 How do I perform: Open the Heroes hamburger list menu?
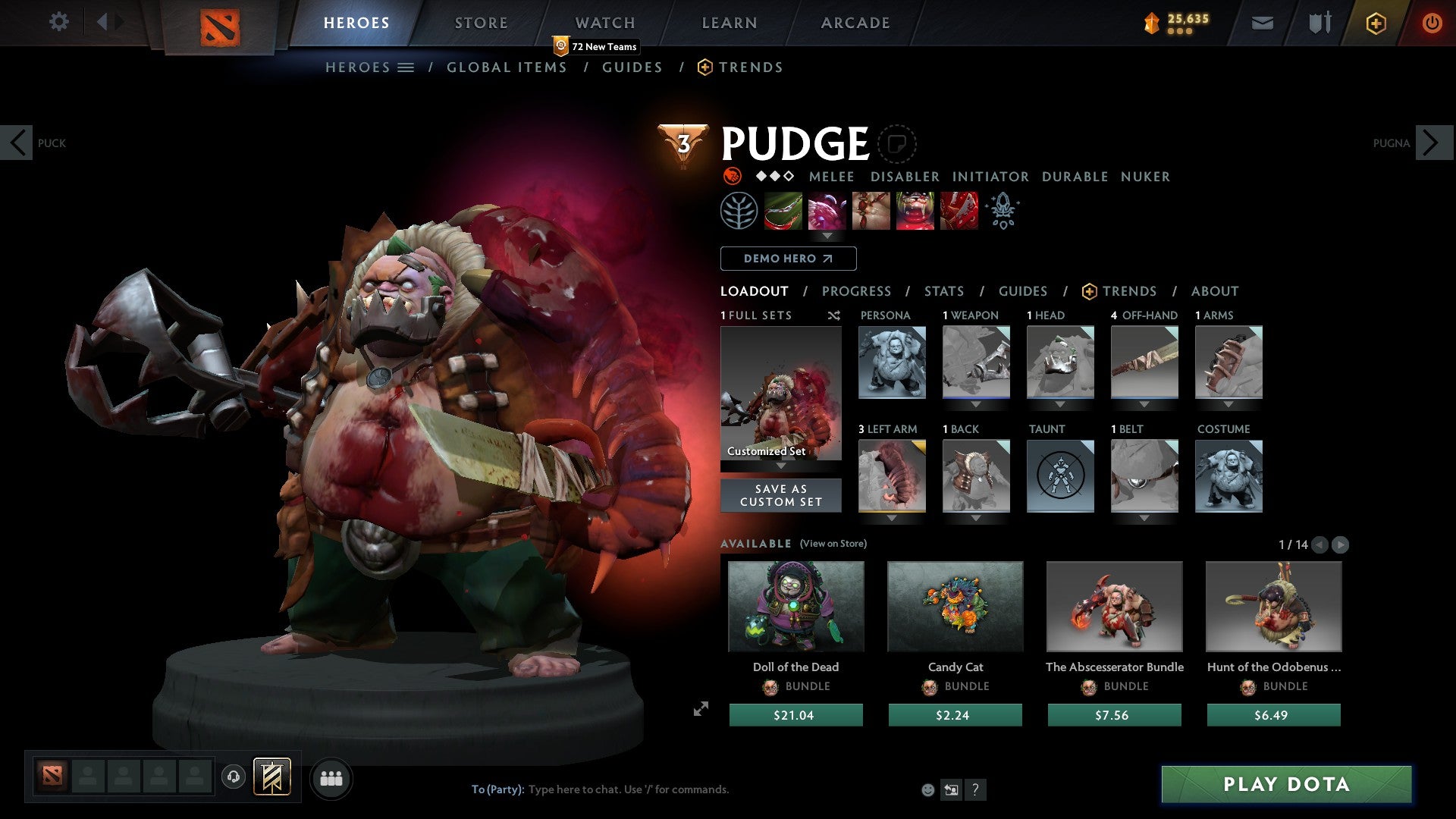tap(406, 67)
